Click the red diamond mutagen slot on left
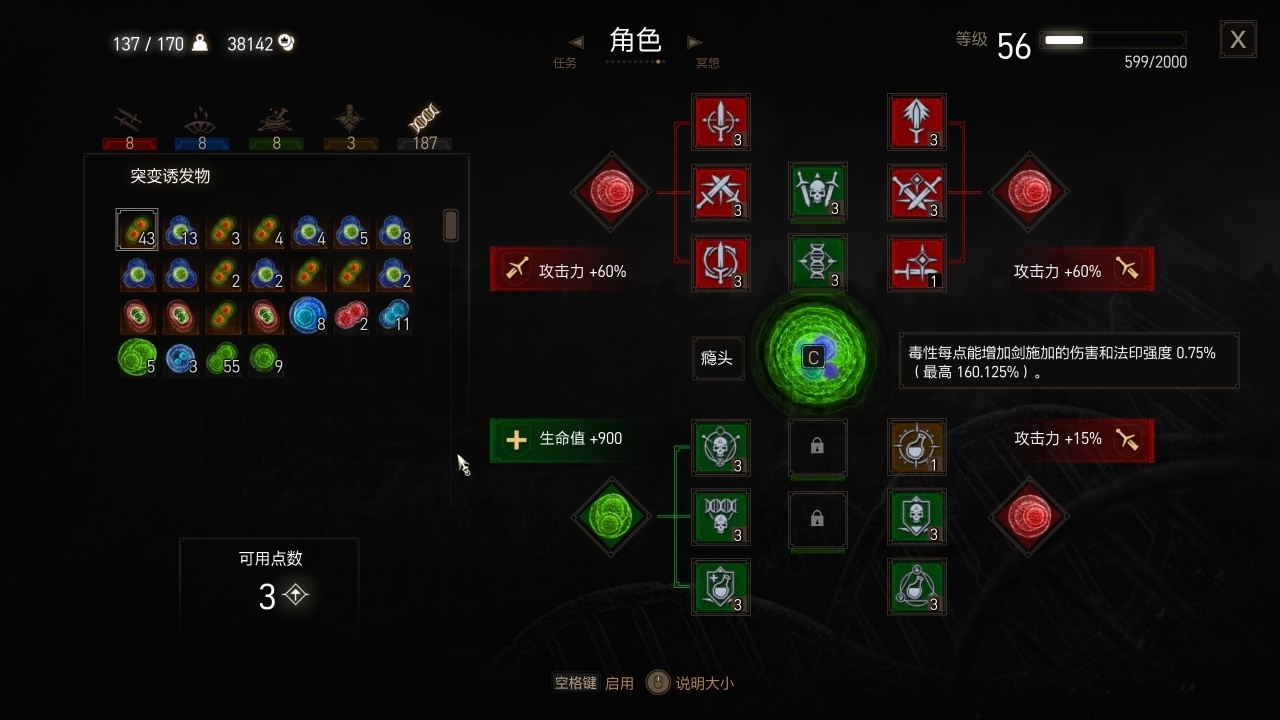 click(611, 192)
